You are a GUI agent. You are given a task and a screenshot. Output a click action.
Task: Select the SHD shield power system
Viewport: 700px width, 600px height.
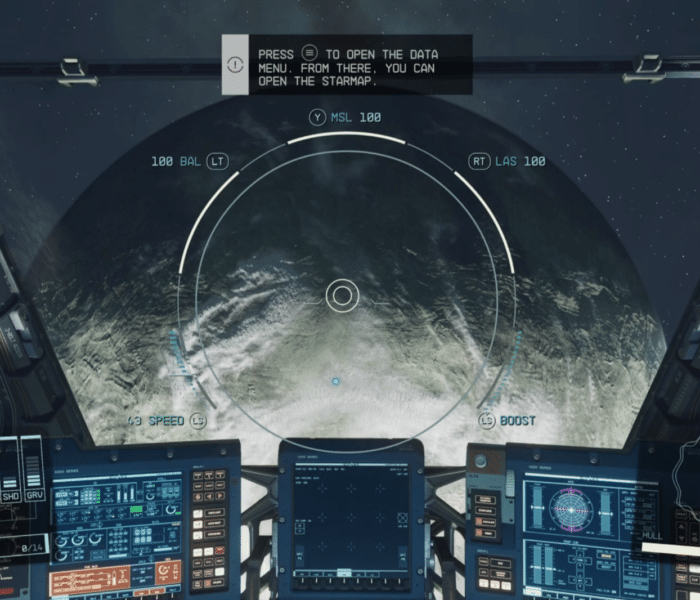pyautogui.click(x=10, y=494)
